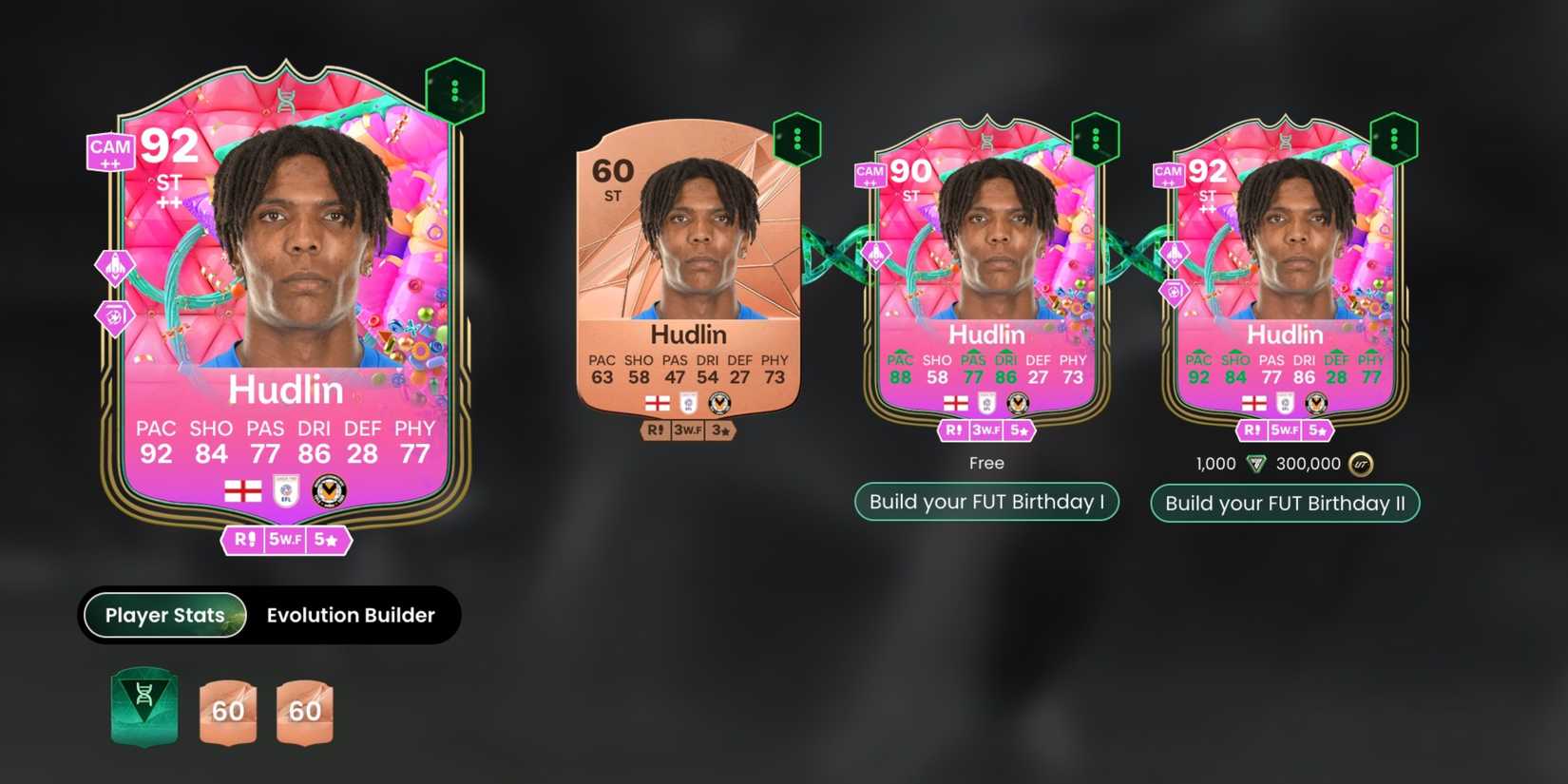
Task: Expand the green evolution node thumbnail at bottom left
Action: pyautogui.click(x=143, y=710)
